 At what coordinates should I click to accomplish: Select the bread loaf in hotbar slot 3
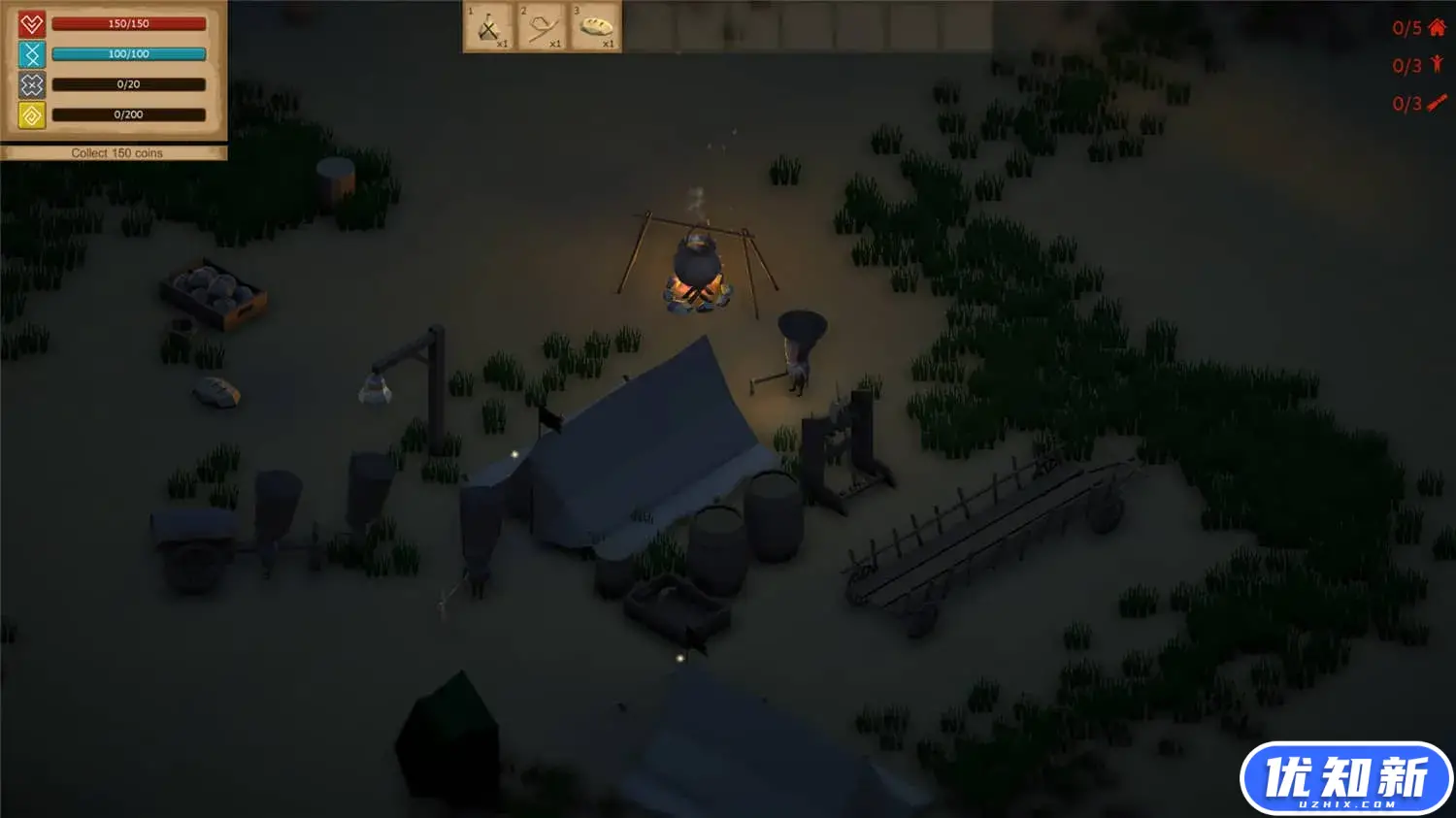595,27
